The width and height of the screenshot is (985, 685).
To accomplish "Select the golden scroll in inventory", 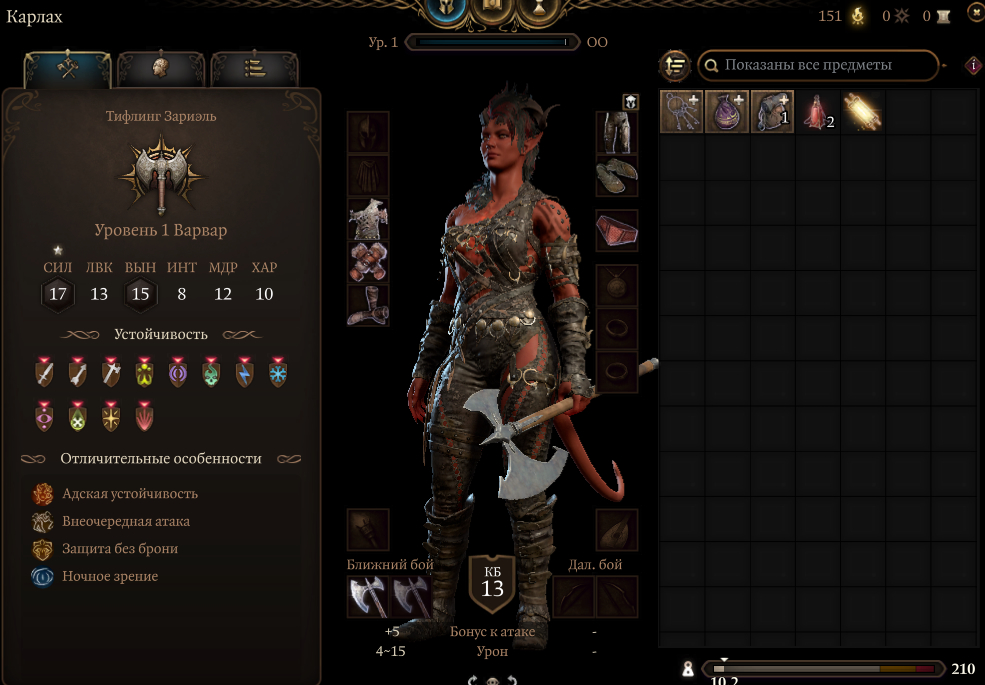I will 862,112.
